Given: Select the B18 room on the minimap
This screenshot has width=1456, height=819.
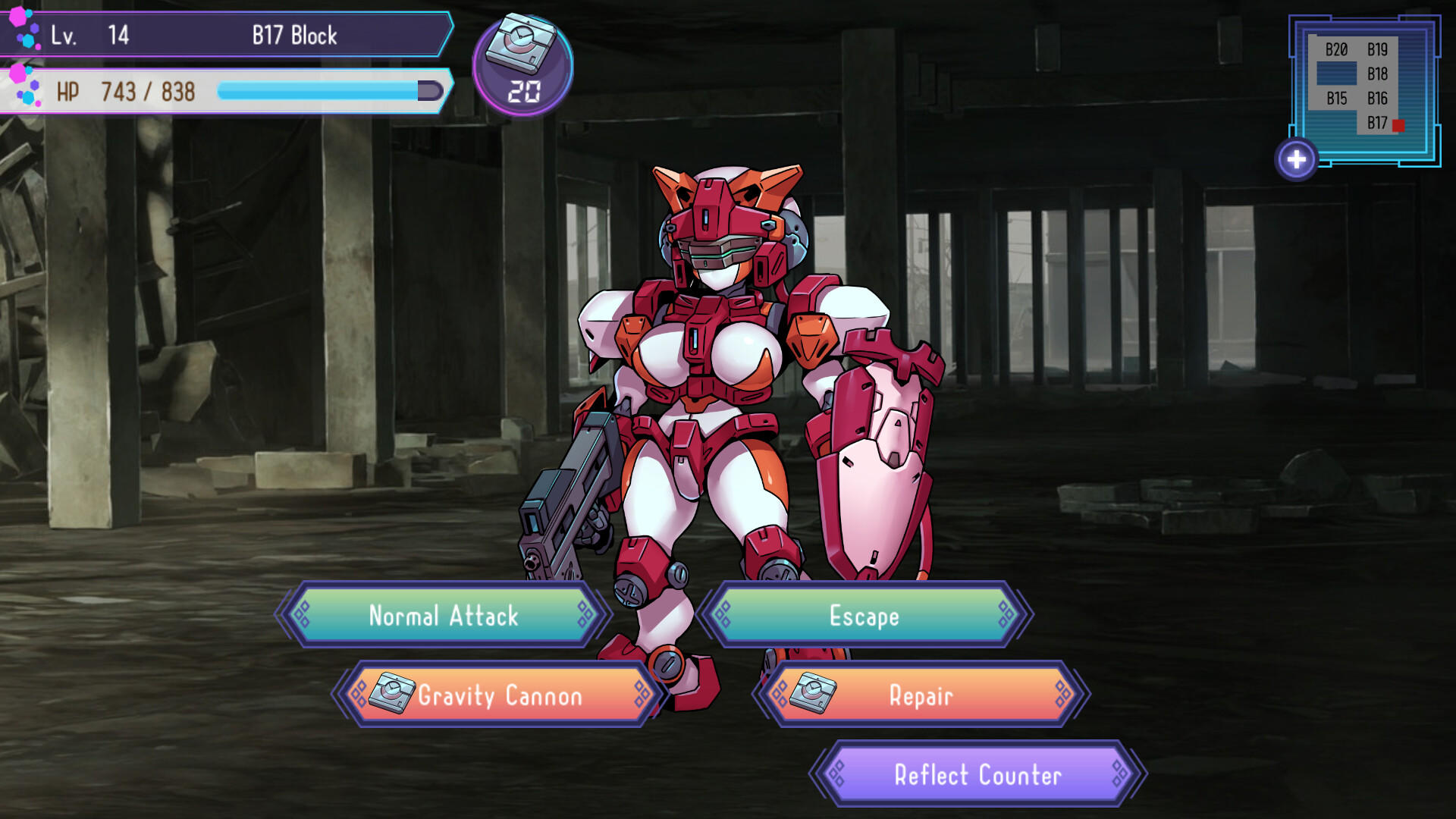Looking at the screenshot, I should point(1377,72).
